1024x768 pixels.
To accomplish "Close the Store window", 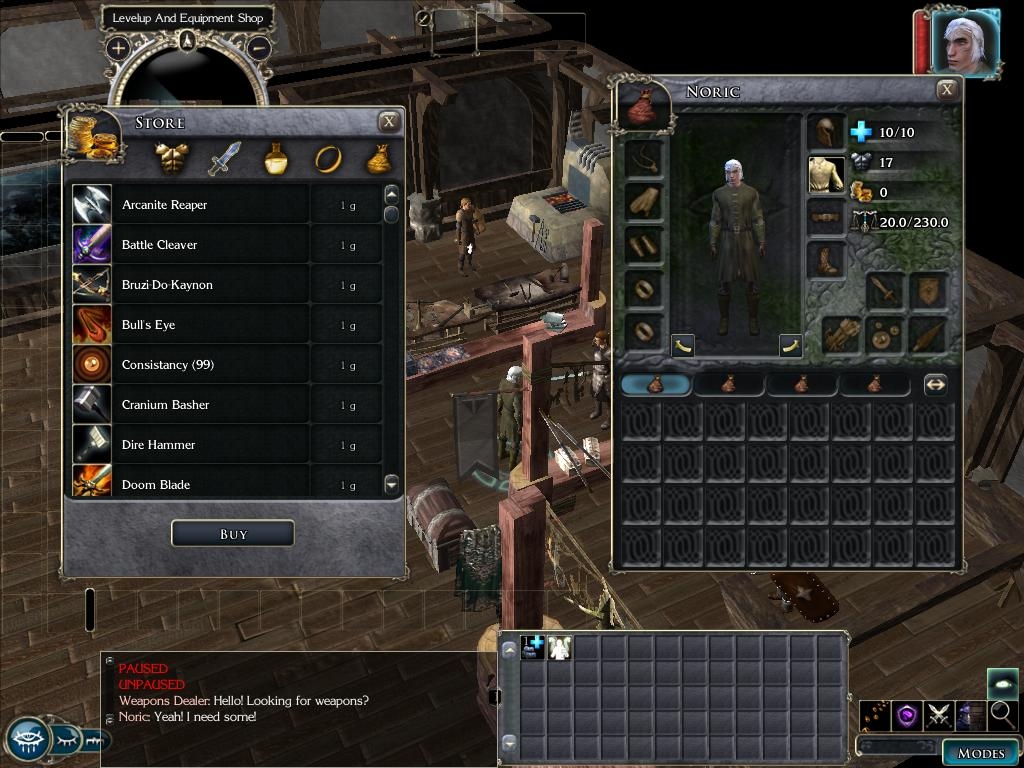I will pyautogui.click(x=389, y=122).
